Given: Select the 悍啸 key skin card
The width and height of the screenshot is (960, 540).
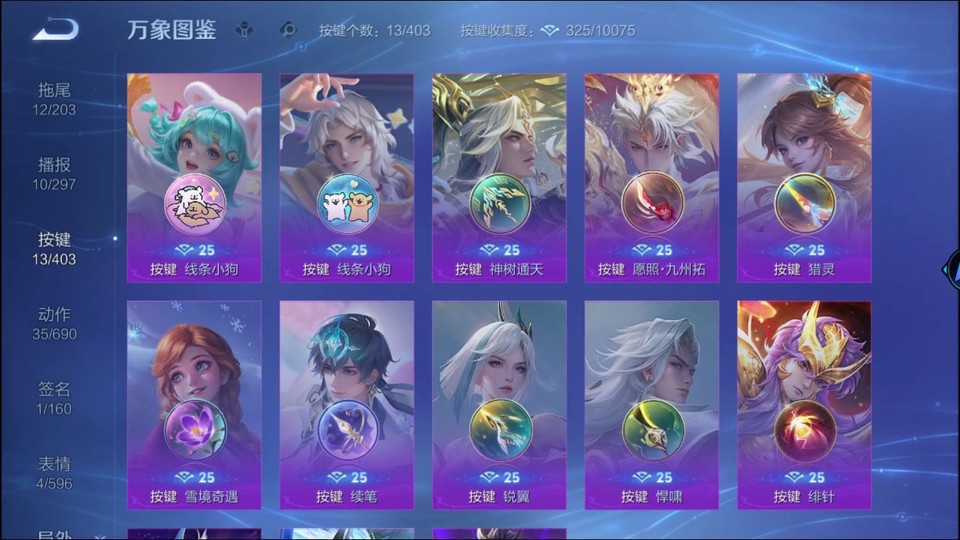Looking at the screenshot, I should pyautogui.click(x=652, y=405).
